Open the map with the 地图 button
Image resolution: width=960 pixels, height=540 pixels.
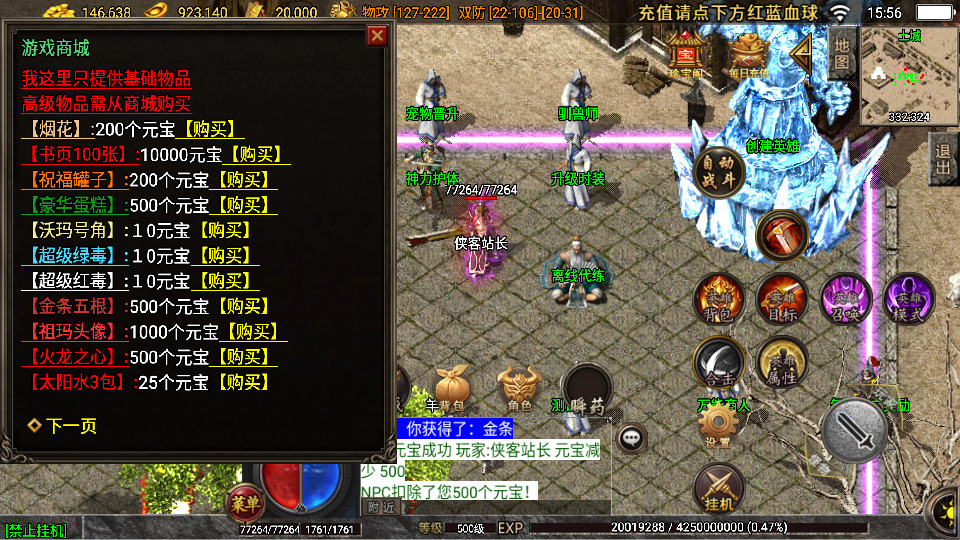pos(841,54)
